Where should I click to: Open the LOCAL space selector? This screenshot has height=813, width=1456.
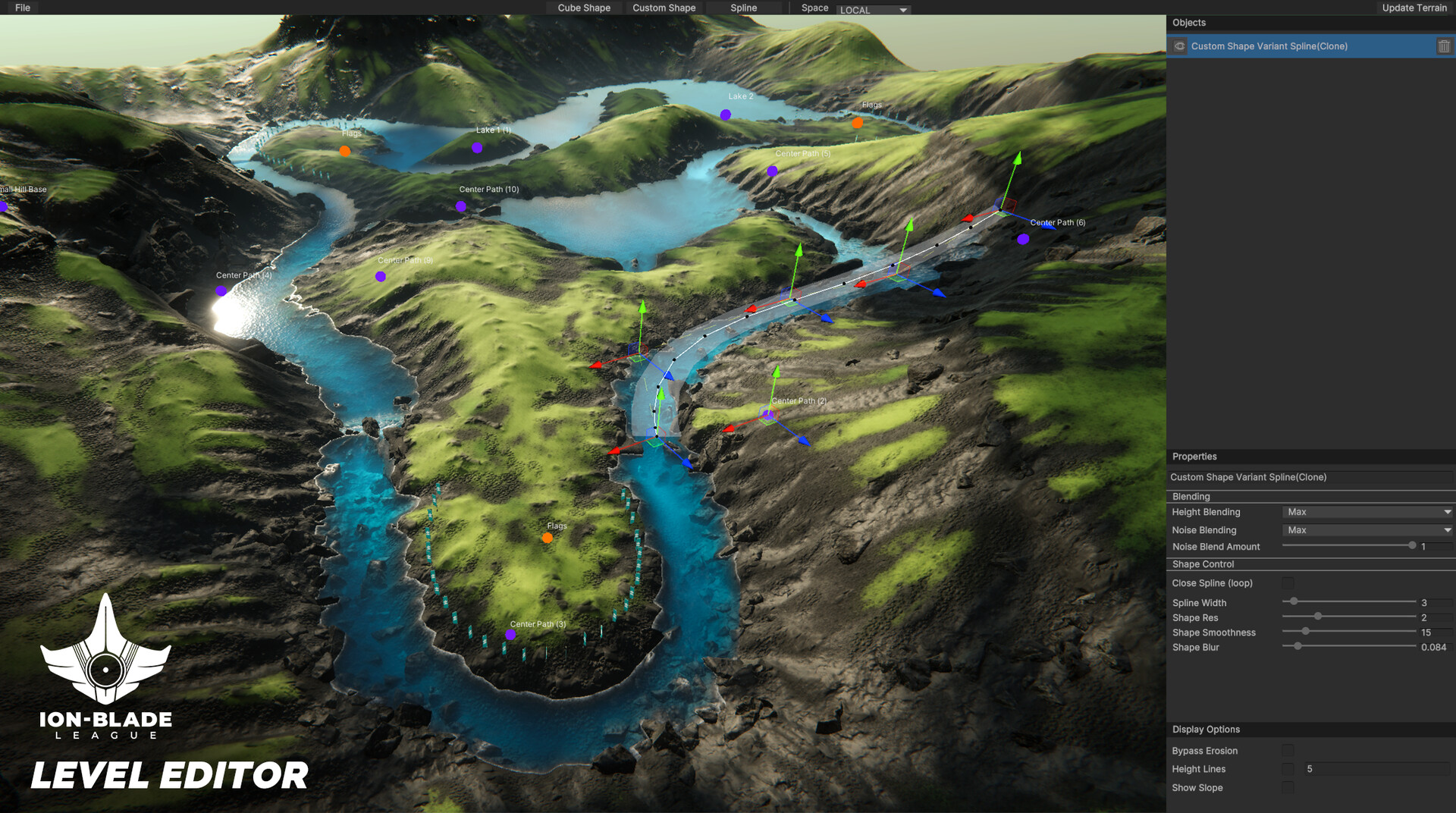[x=872, y=10]
